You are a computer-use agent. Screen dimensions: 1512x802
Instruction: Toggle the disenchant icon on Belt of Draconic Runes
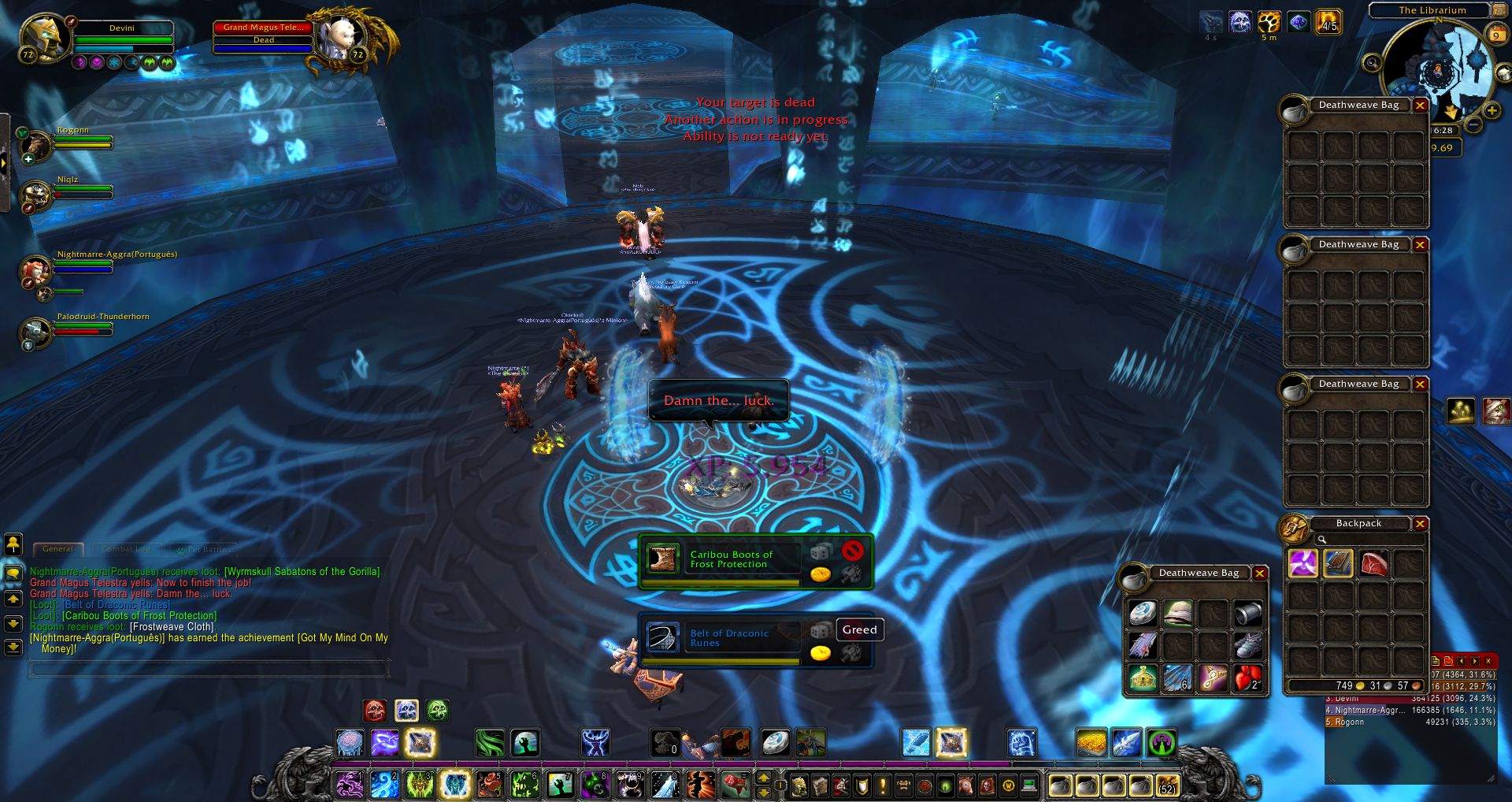[853, 652]
